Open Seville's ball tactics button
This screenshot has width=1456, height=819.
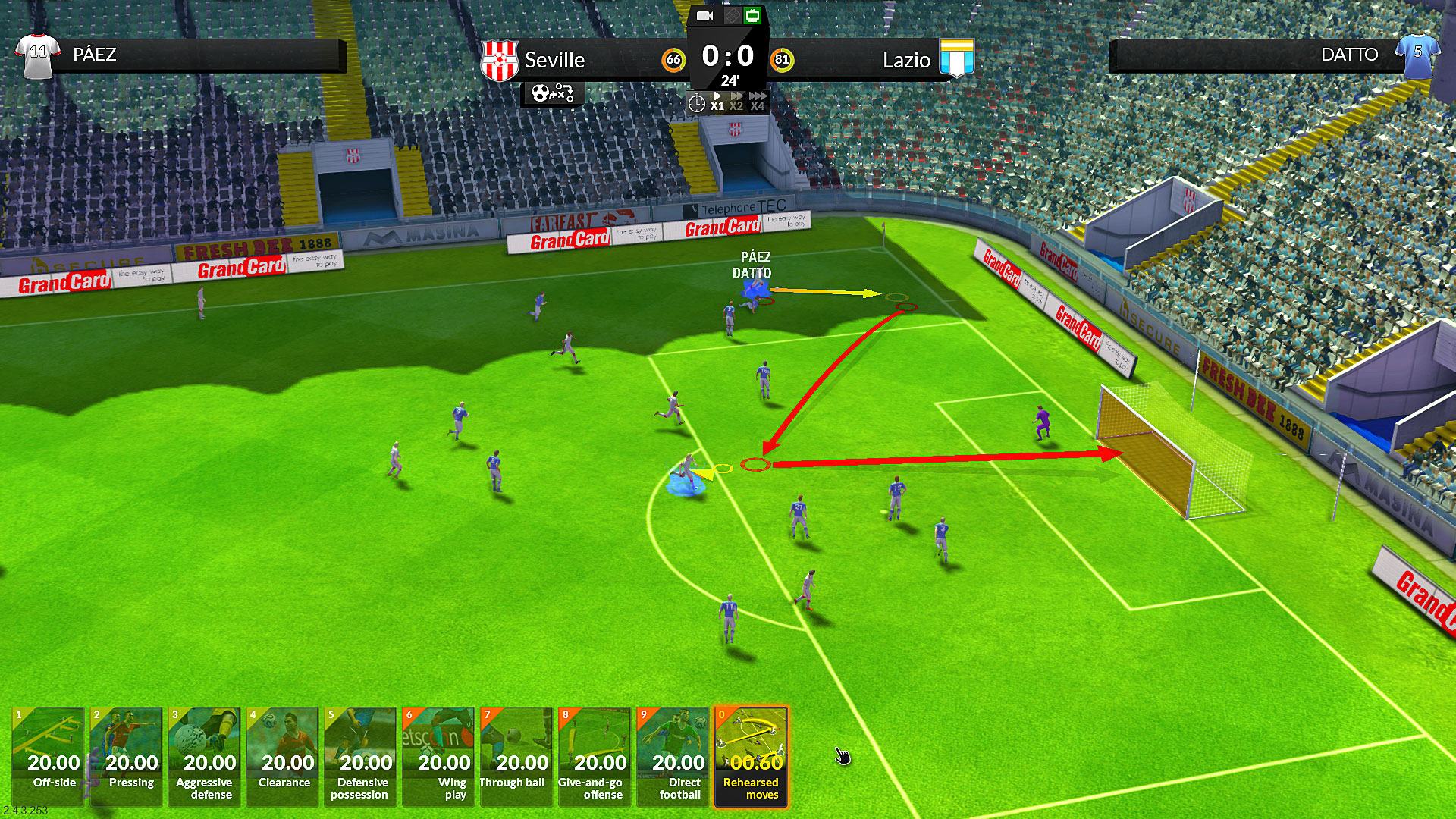(552, 93)
